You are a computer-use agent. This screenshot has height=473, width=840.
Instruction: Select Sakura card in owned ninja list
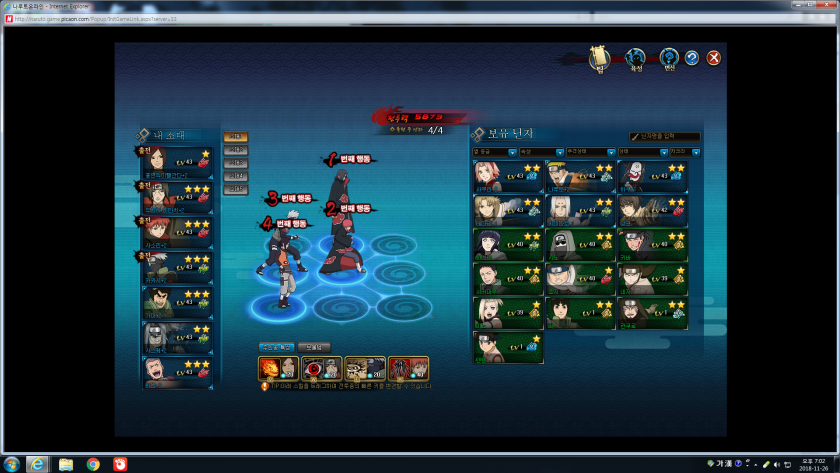coord(508,175)
